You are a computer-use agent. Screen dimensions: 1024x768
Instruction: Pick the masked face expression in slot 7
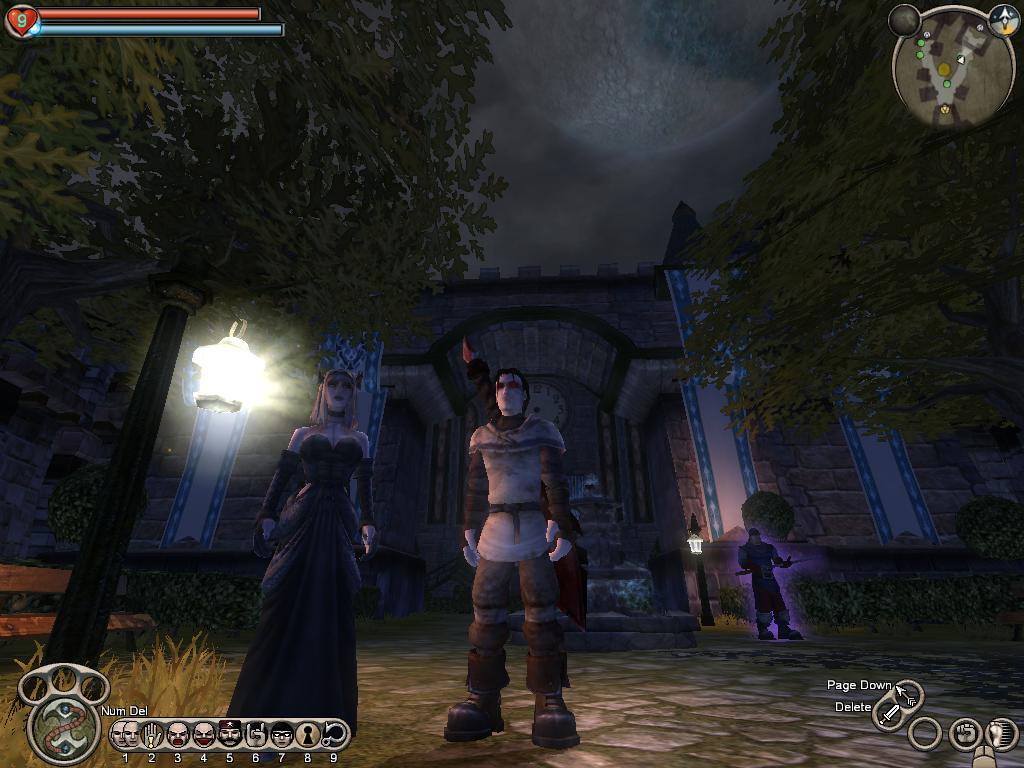282,735
